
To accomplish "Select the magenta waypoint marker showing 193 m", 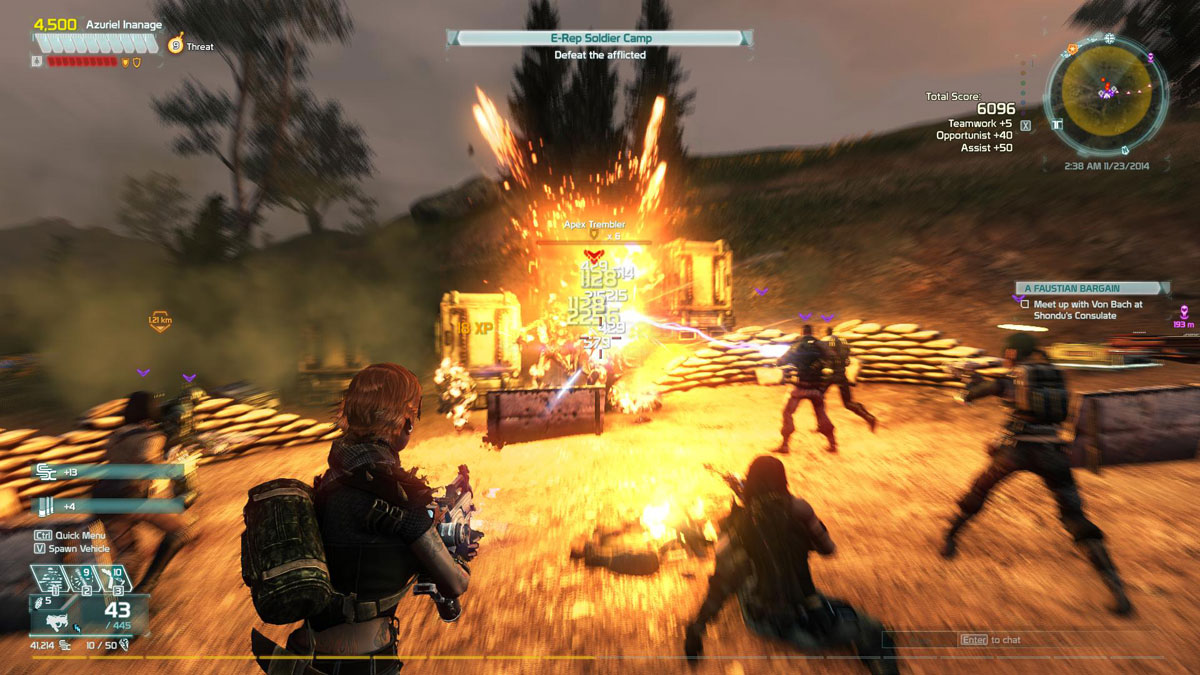I will click(x=1184, y=311).
